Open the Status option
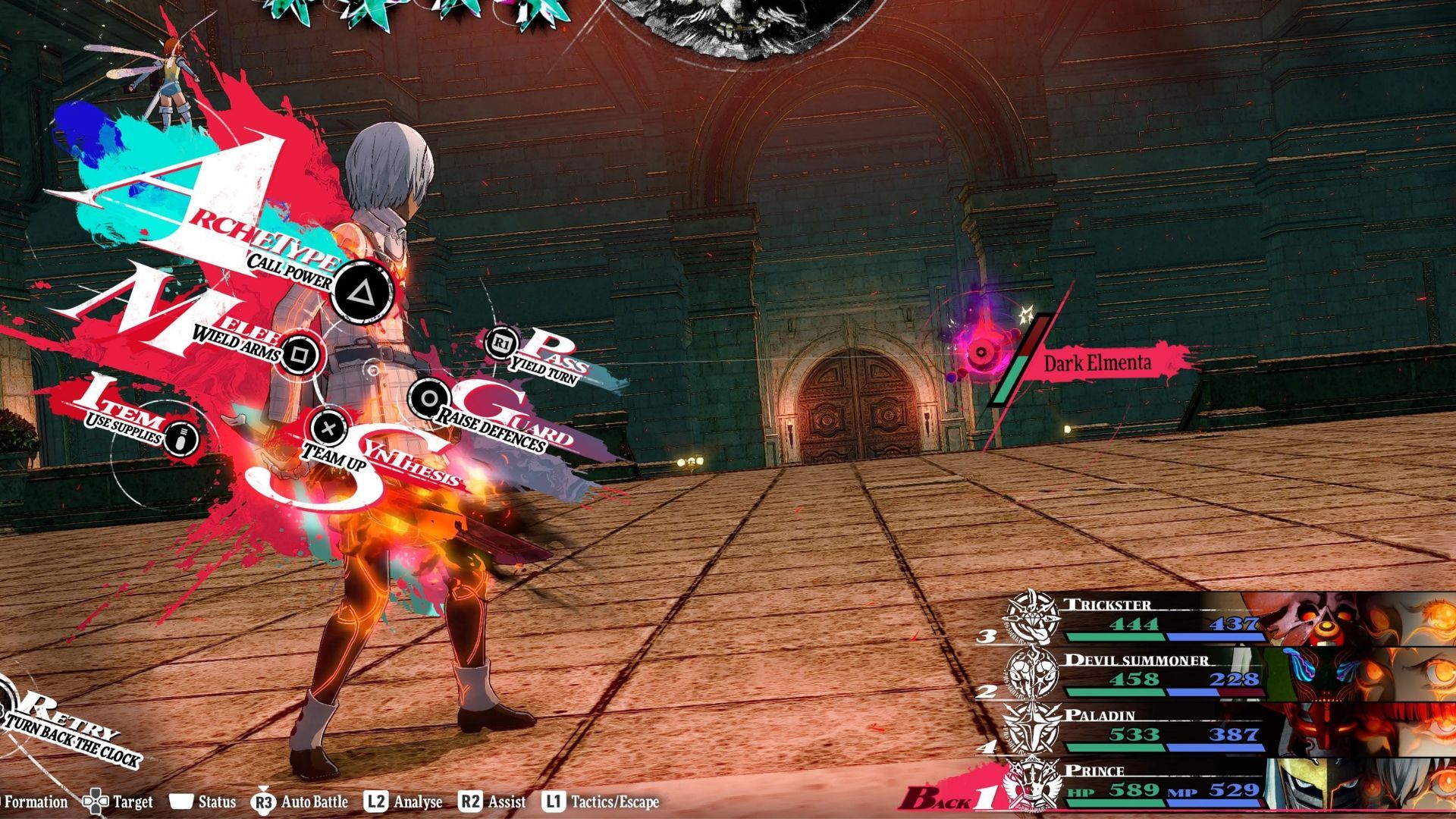 click(203, 802)
